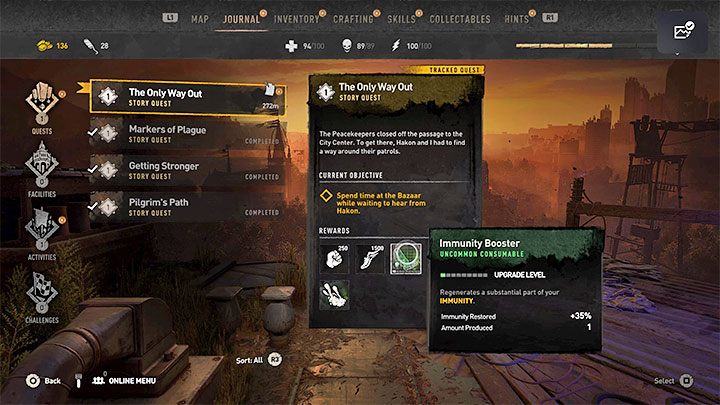
Task: Choose the Facilities category icon
Action: (x=42, y=167)
